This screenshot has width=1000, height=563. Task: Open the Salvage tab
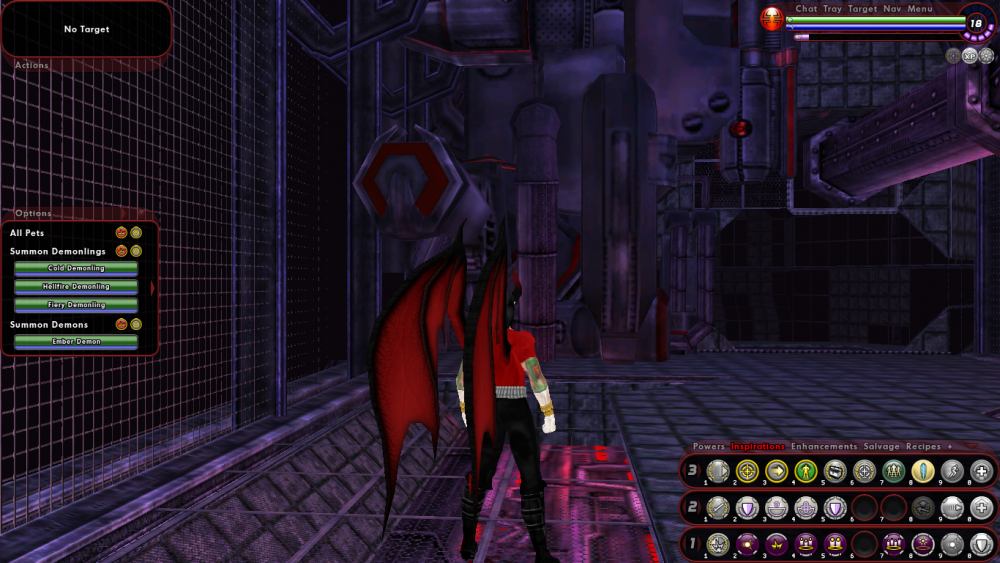881,446
